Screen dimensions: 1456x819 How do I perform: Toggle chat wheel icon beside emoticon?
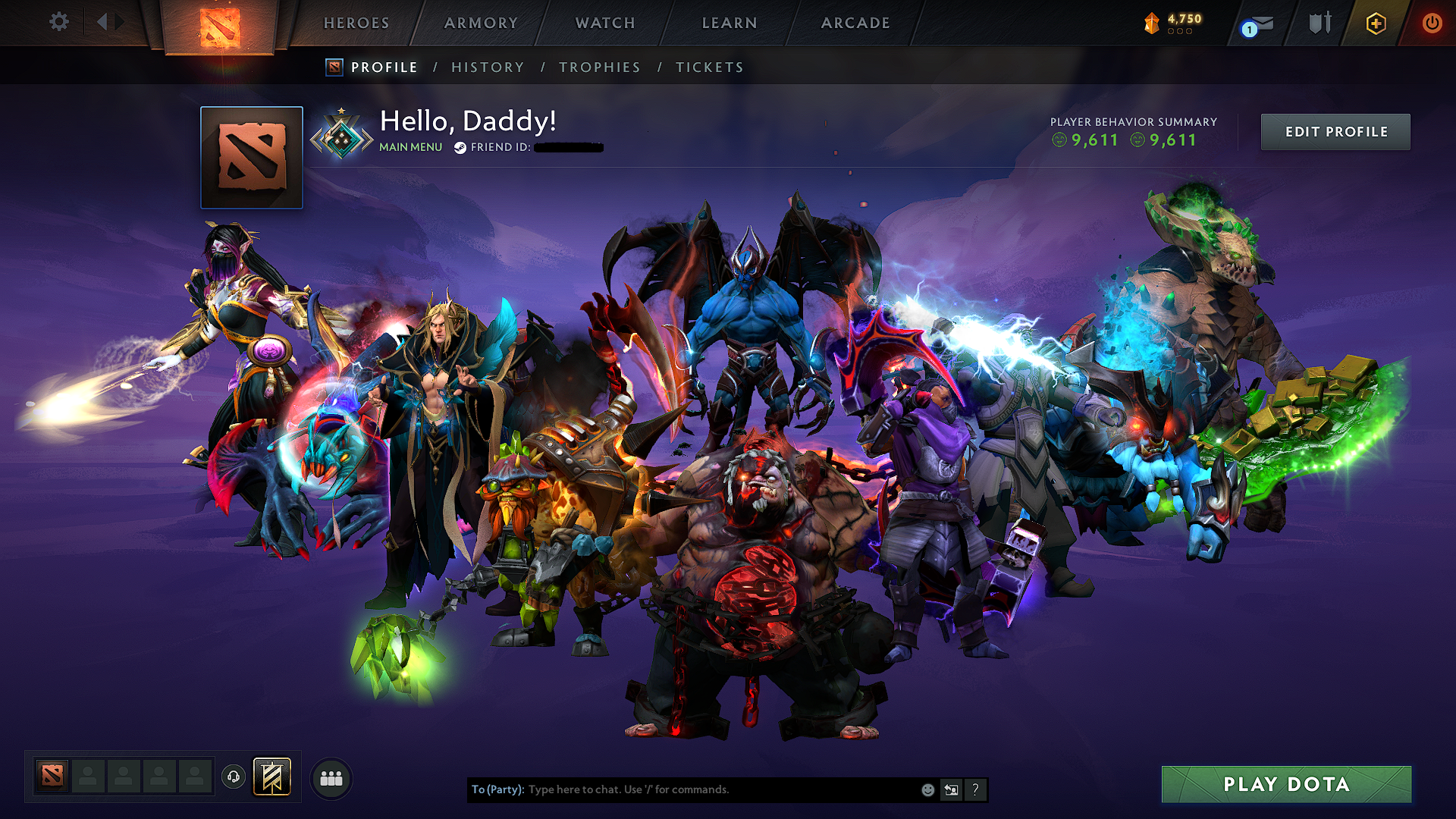[951, 789]
